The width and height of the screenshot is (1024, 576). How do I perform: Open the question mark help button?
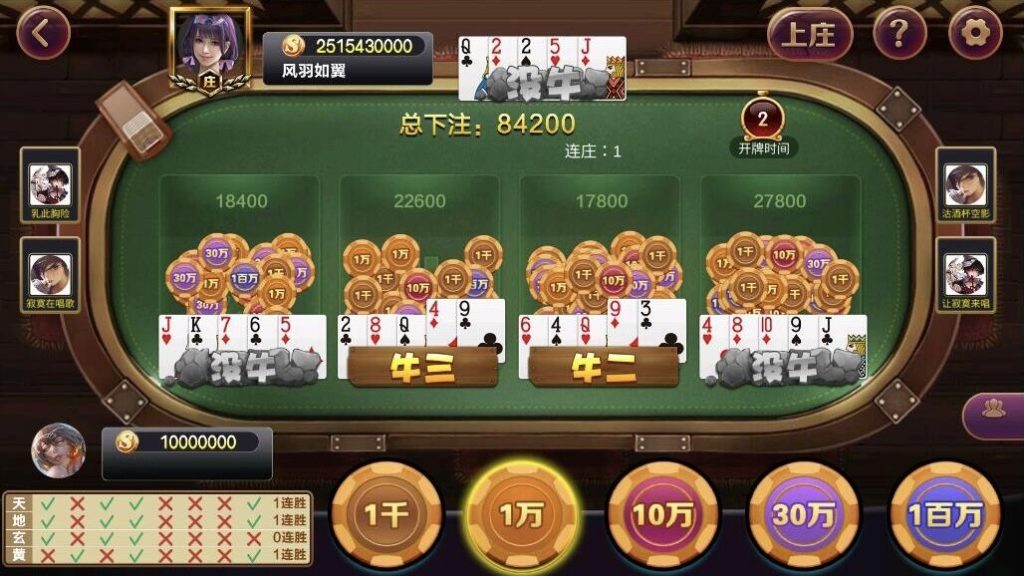[899, 35]
